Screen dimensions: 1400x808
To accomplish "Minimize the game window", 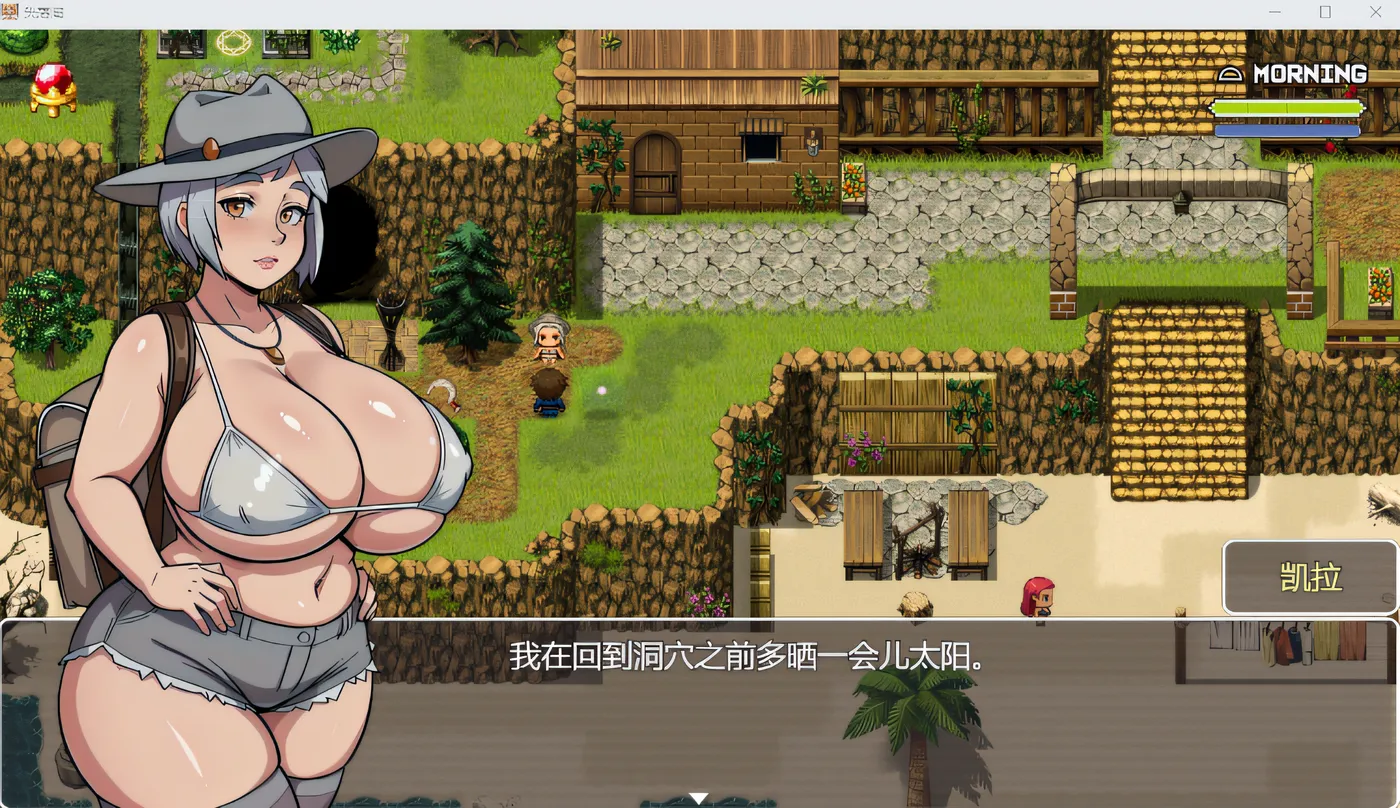I will (x=1274, y=11).
